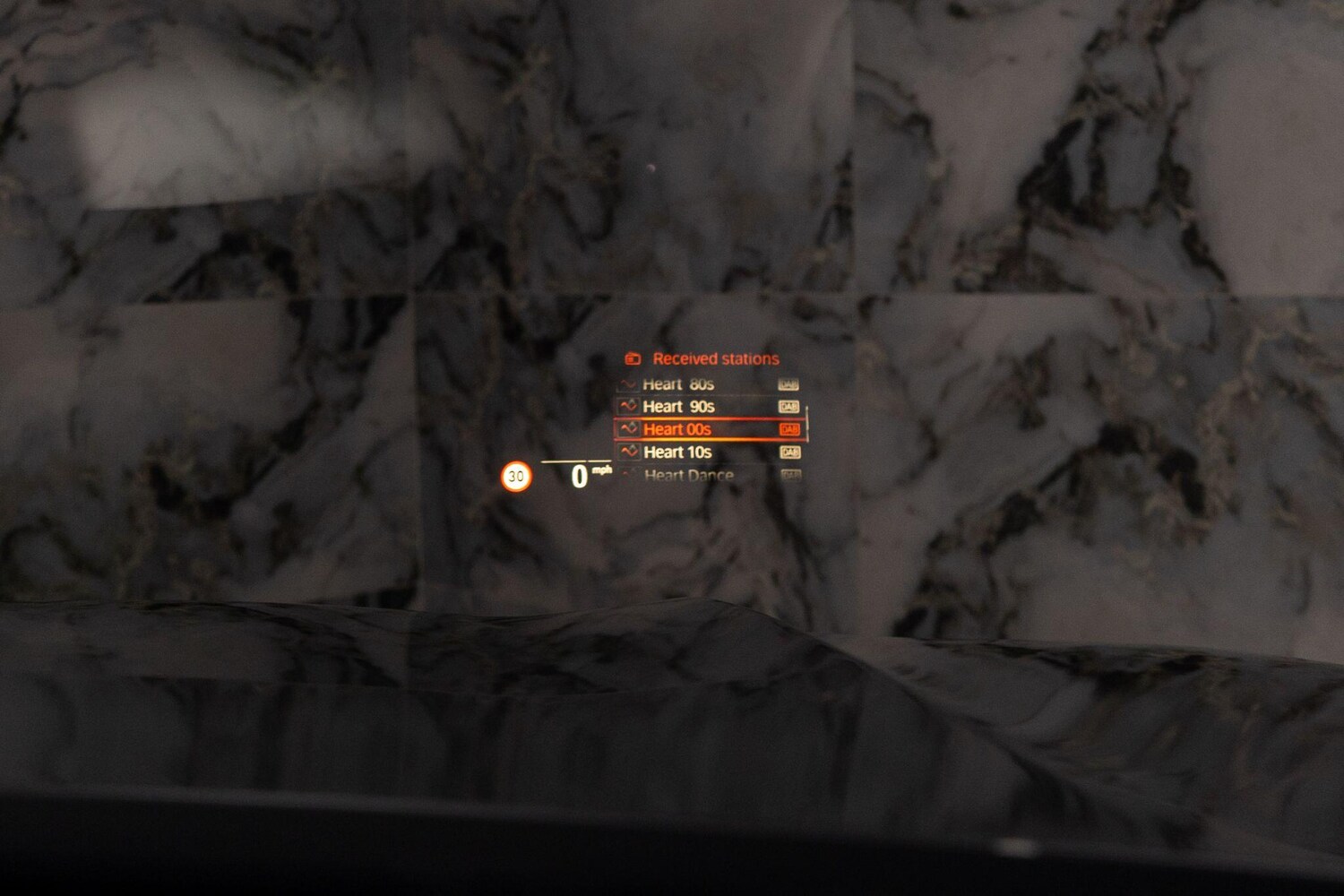Screen dimensions: 1344x896
Task: Choose Heart 90s from the station list
Action: coord(678,407)
